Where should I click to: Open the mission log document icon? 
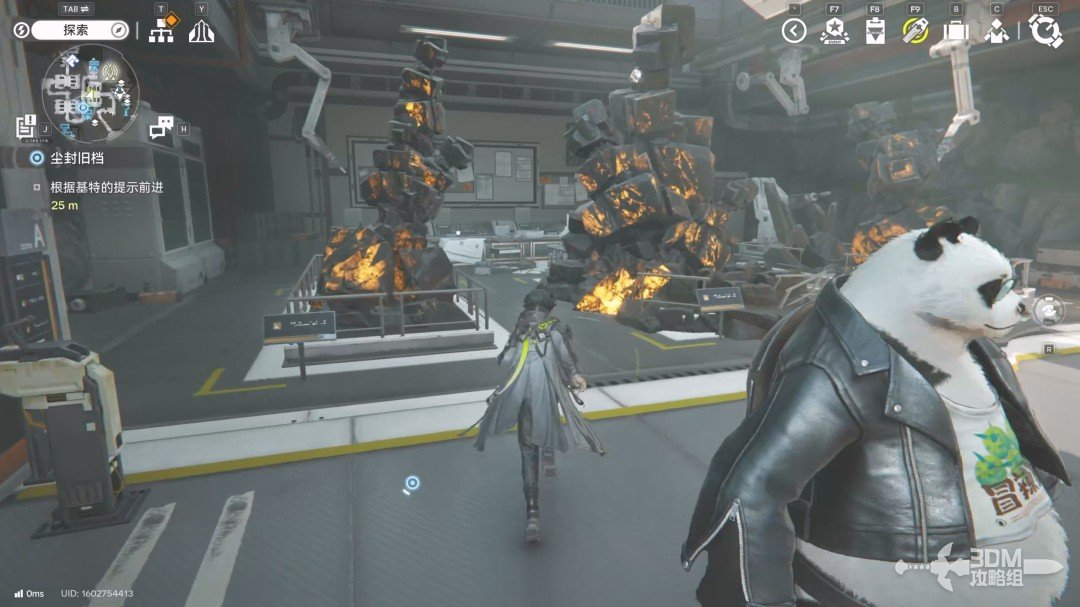26,127
